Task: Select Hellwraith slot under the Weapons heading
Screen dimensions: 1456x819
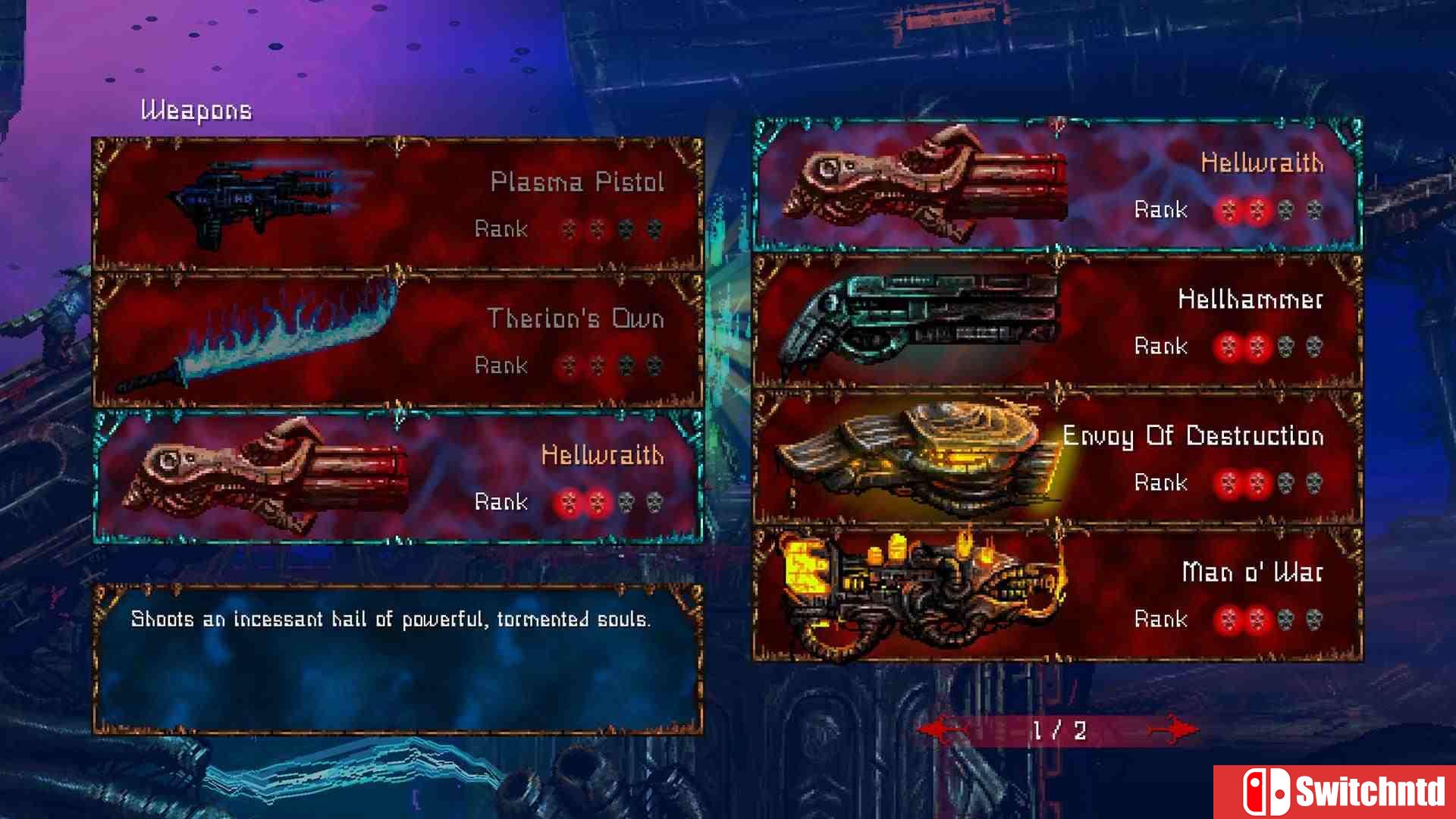Action: (397, 477)
